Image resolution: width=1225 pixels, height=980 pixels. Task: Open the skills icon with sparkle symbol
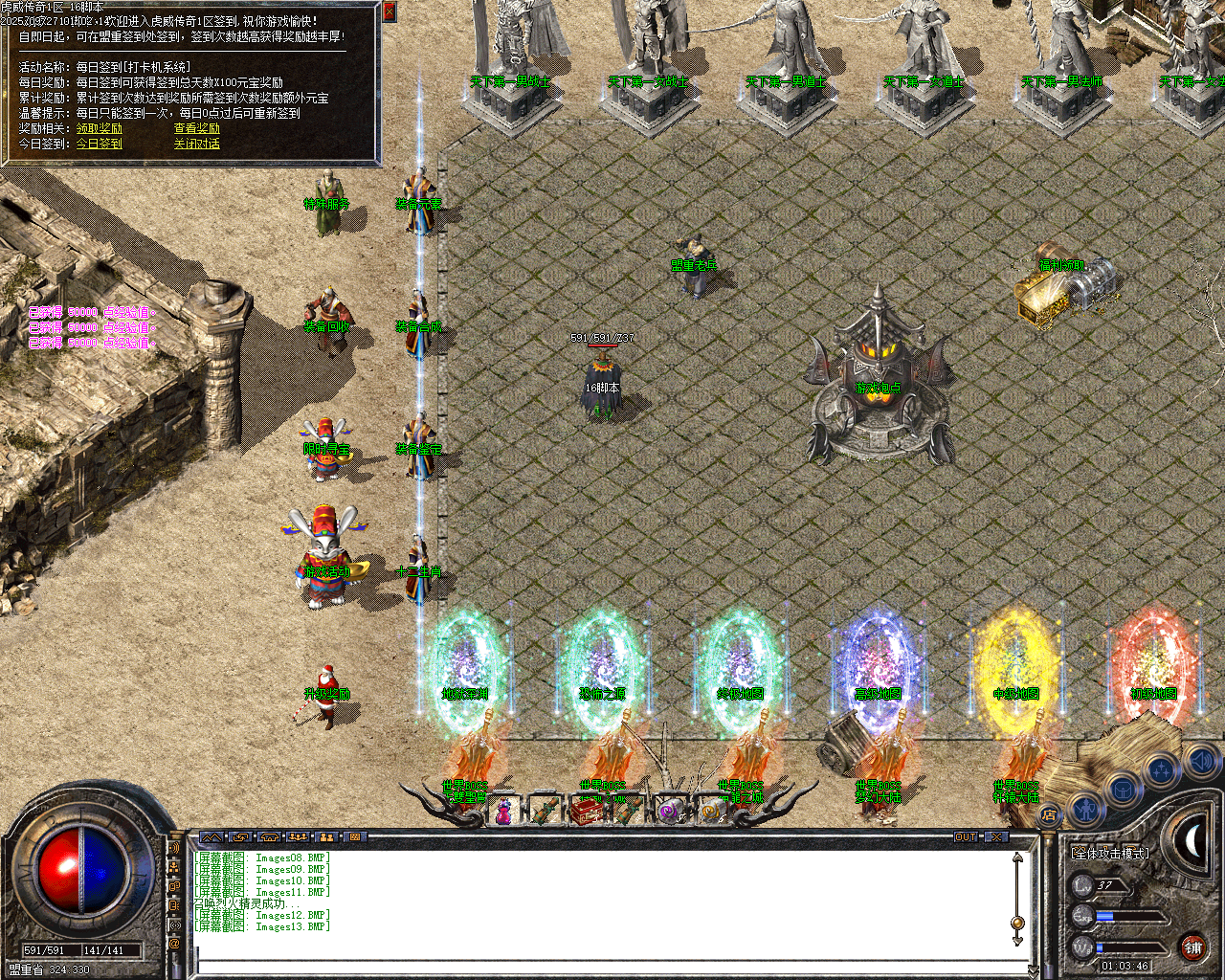pyautogui.click(x=1161, y=770)
